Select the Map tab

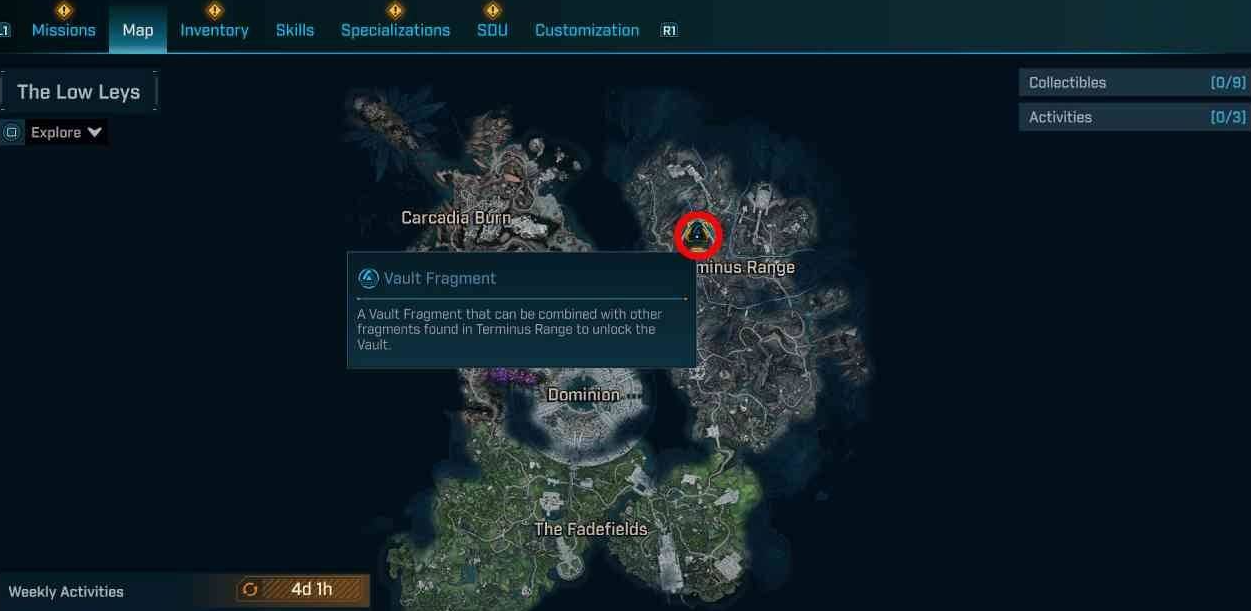click(x=138, y=30)
